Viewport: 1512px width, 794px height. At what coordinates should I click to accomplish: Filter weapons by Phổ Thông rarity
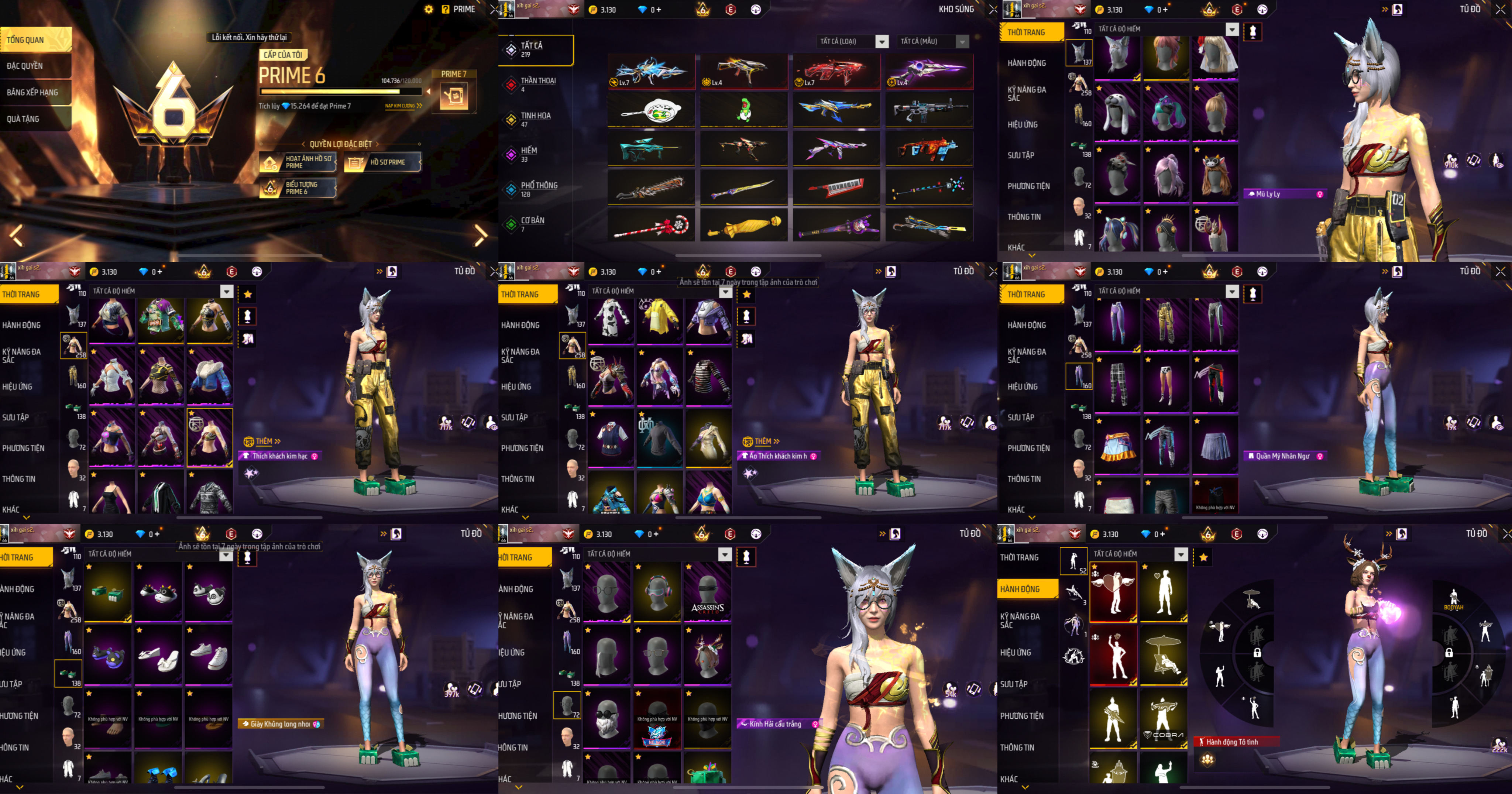(x=535, y=189)
